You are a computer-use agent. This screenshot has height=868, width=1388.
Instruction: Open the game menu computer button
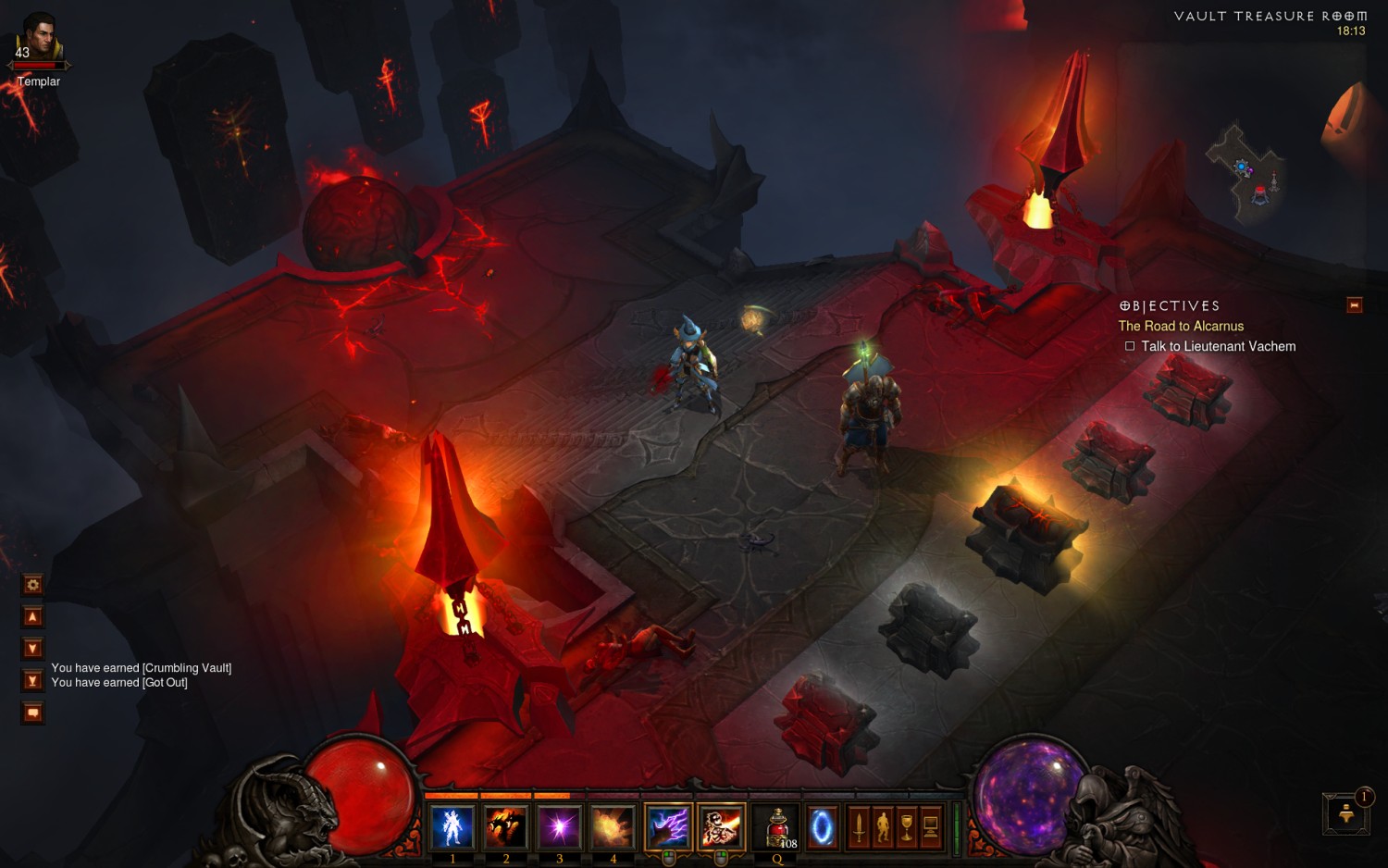[931, 827]
